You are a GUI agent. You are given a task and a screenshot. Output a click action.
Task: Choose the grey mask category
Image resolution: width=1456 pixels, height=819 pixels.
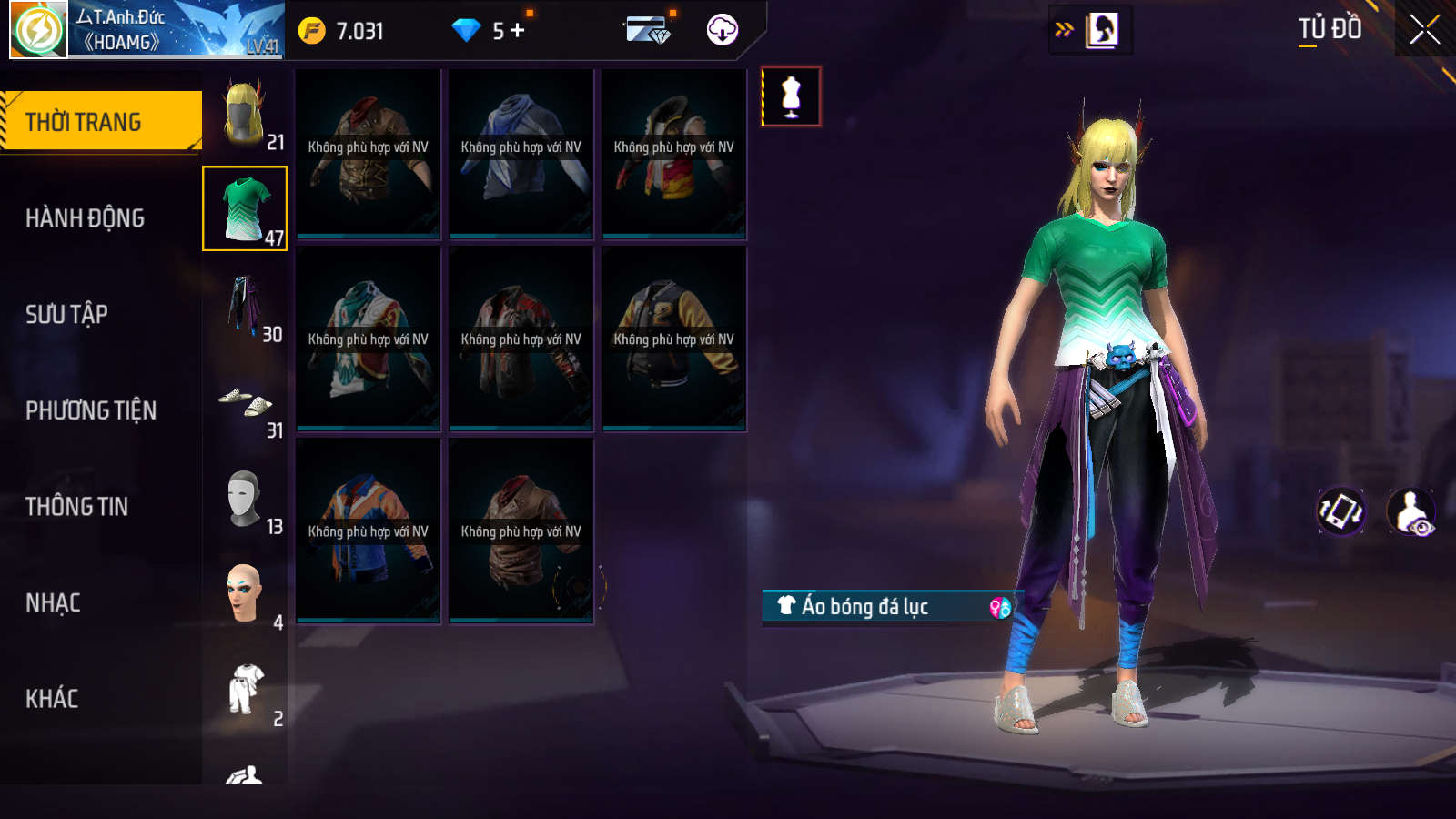tap(245, 498)
